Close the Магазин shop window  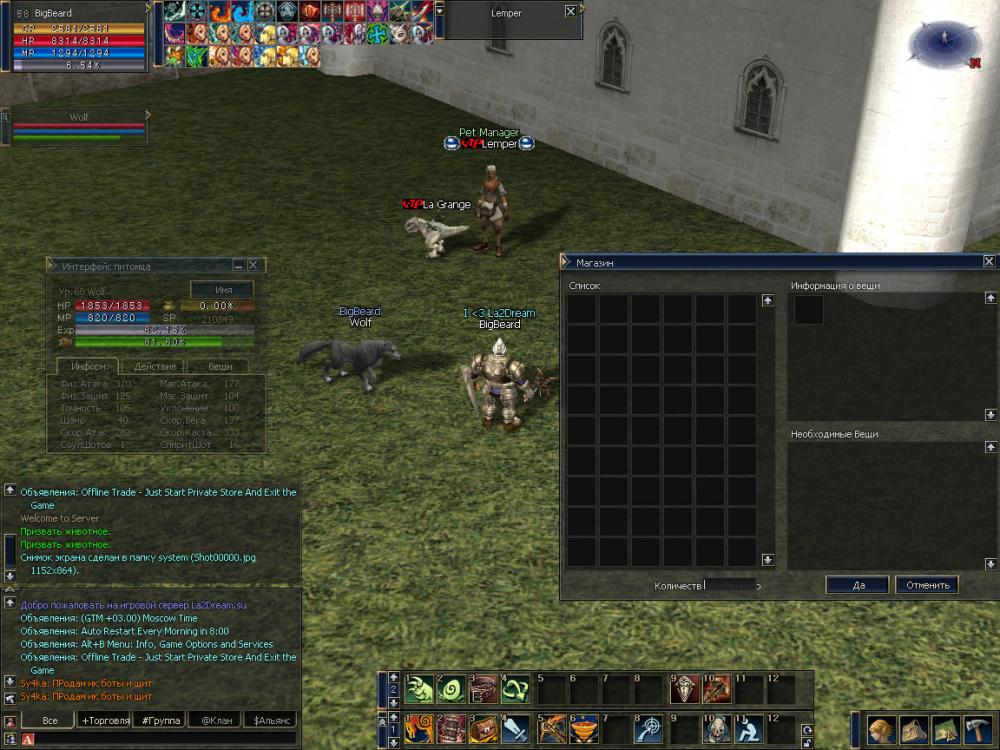click(989, 262)
